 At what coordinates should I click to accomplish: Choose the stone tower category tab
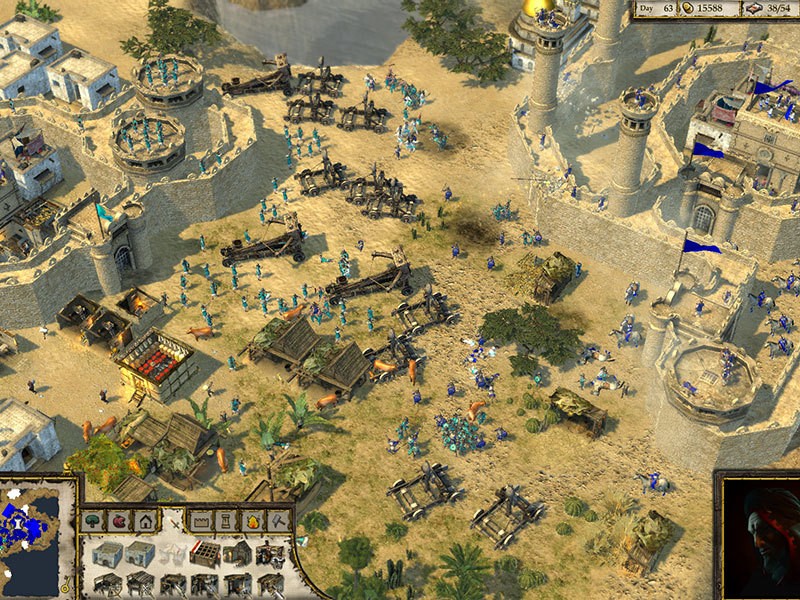coord(226,521)
